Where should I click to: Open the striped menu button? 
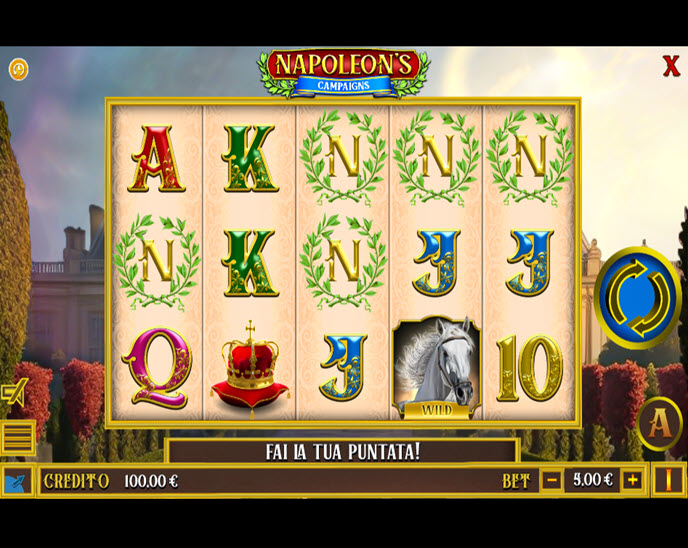17,437
